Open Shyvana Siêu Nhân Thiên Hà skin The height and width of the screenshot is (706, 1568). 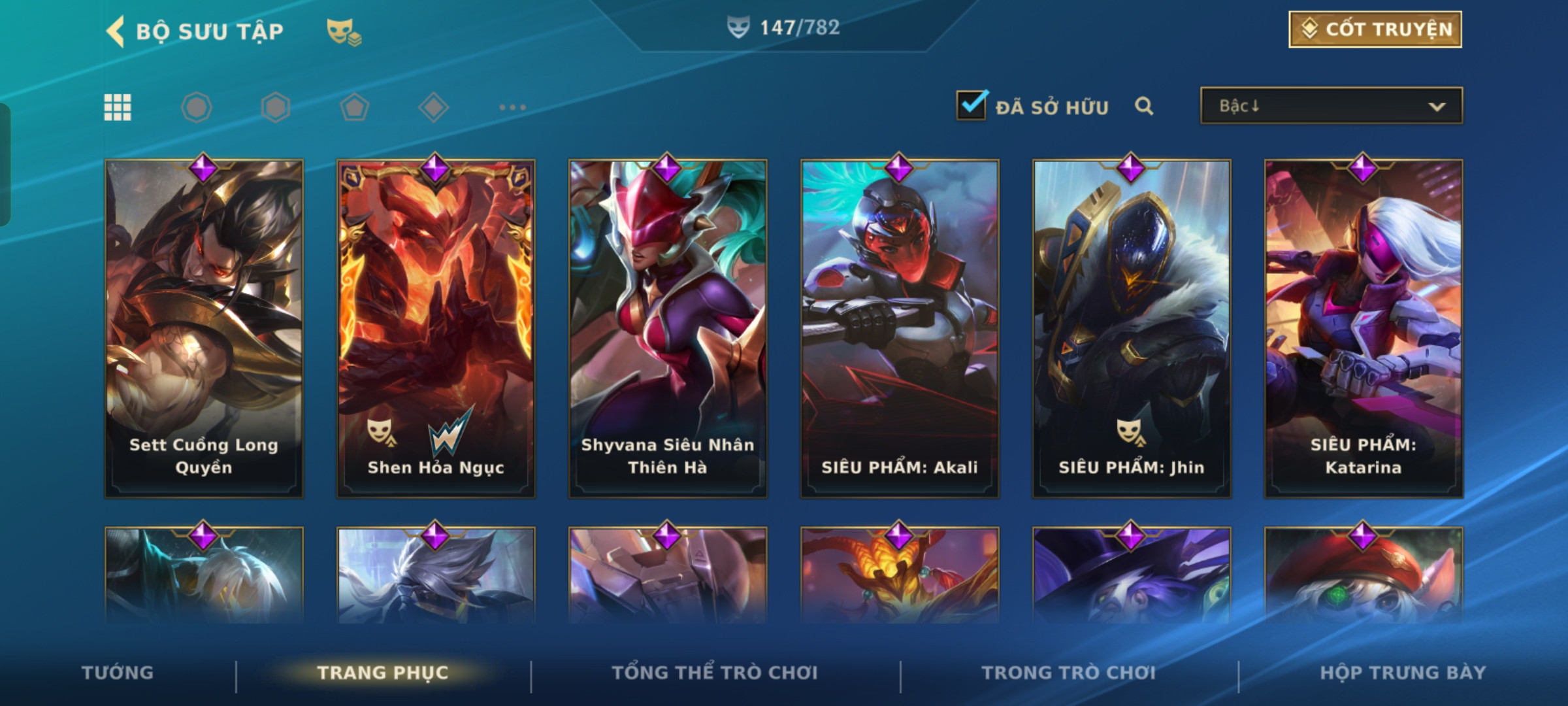click(668, 327)
